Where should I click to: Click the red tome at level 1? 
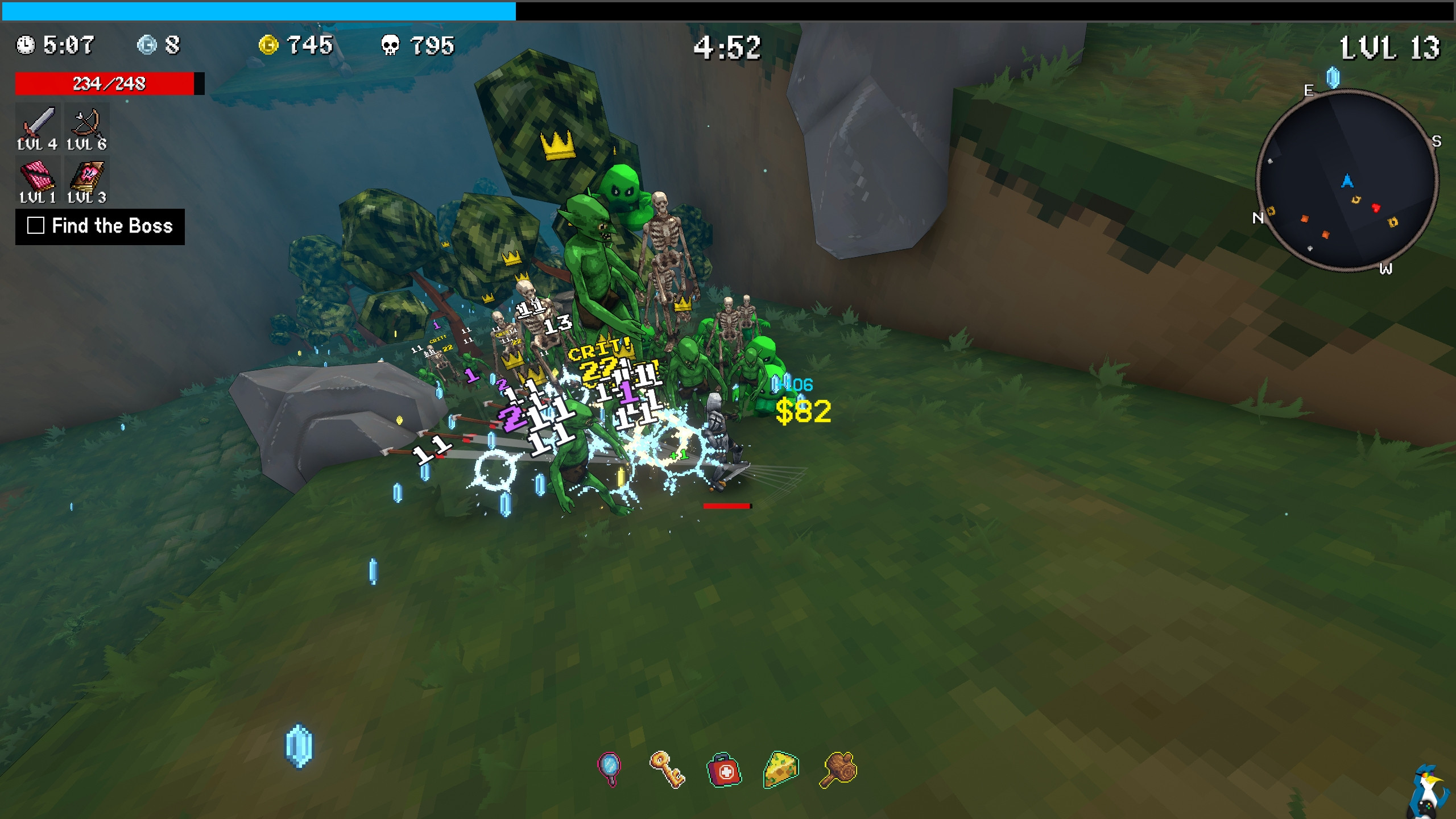[38, 175]
